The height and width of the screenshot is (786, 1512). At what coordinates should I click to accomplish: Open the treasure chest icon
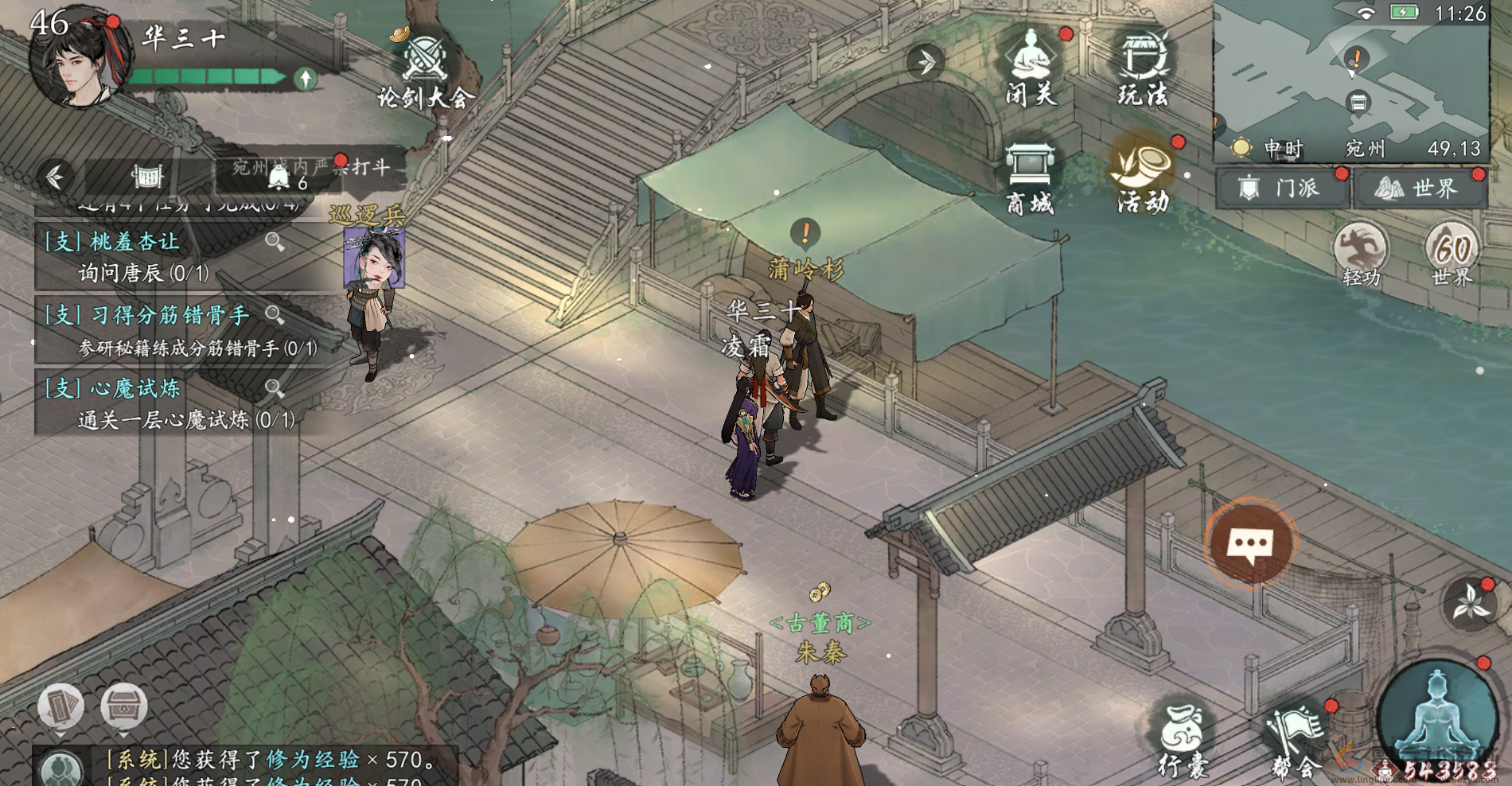123,706
